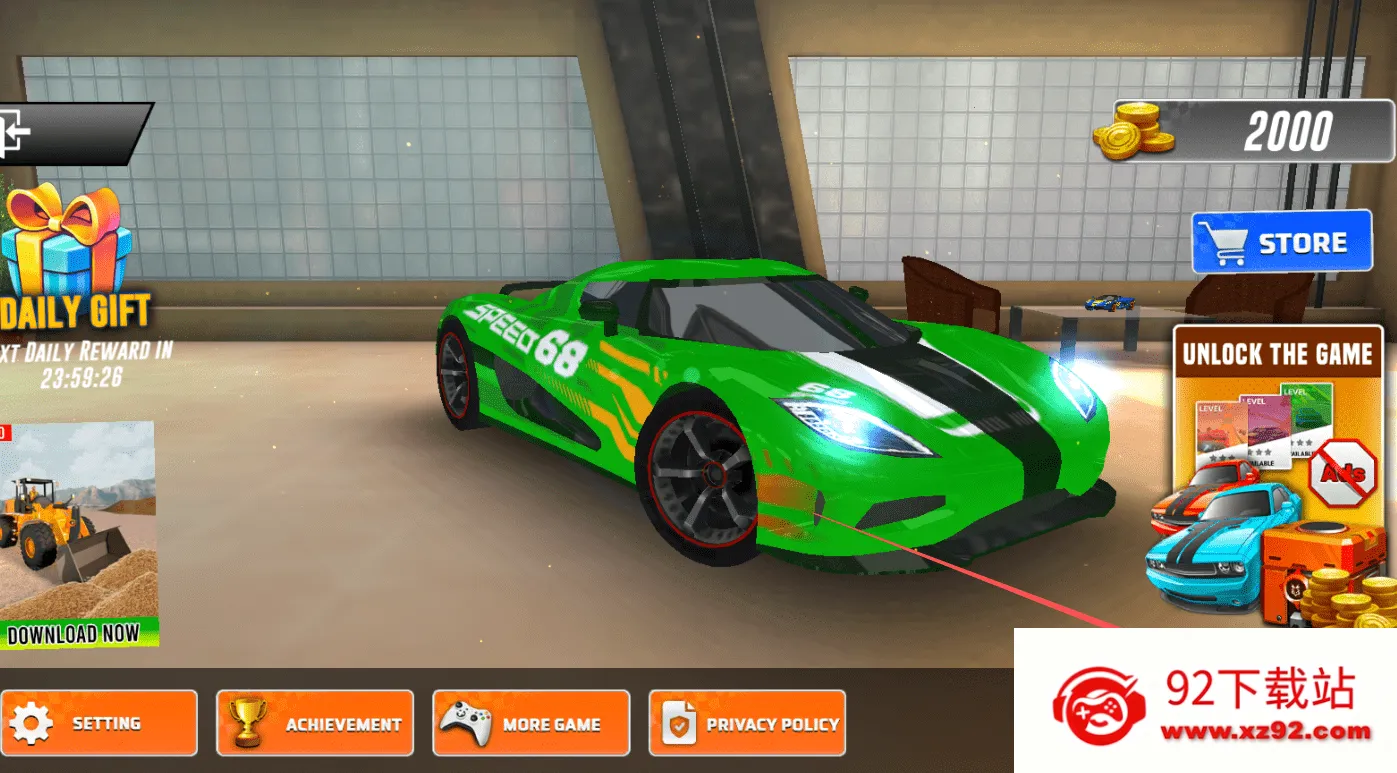Image resolution: width=1397 pixels, height=773 pixels.
Task: Click the Download Now link on the ad
Action: (73, 632)
